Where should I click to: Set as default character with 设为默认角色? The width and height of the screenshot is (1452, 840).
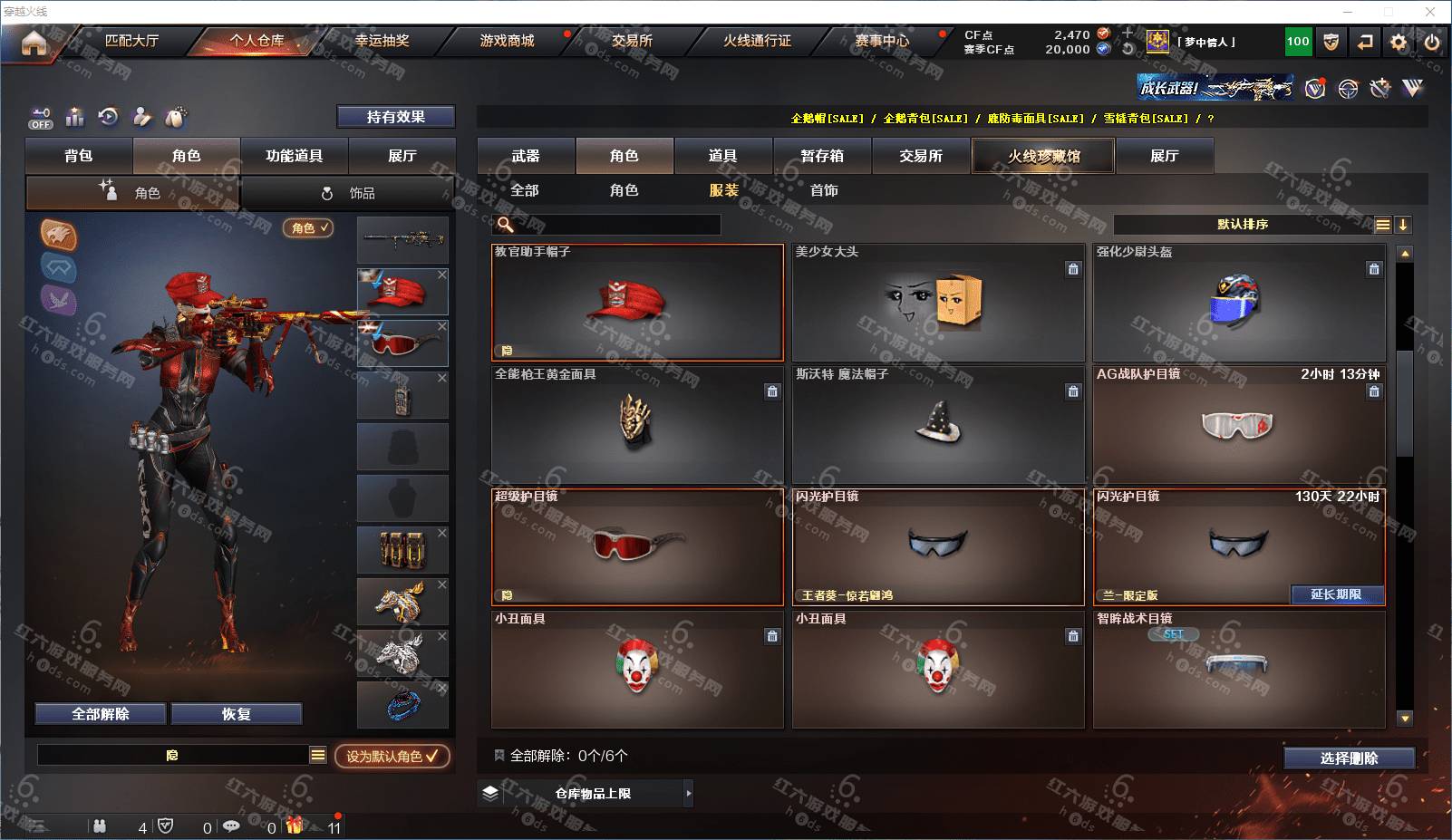(392, 756)
